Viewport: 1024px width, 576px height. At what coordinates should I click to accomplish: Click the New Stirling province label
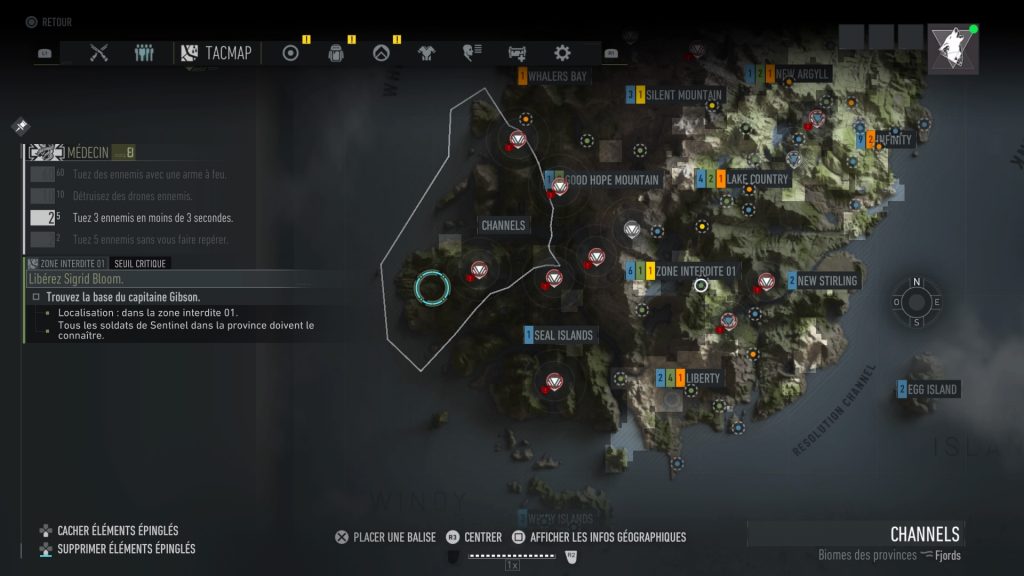click(x=826, y=281)
